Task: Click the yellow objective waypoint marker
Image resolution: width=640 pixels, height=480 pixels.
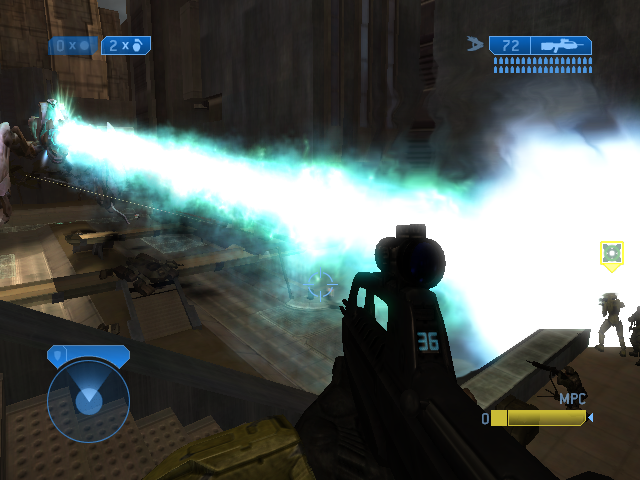Action: pos(612,254)
